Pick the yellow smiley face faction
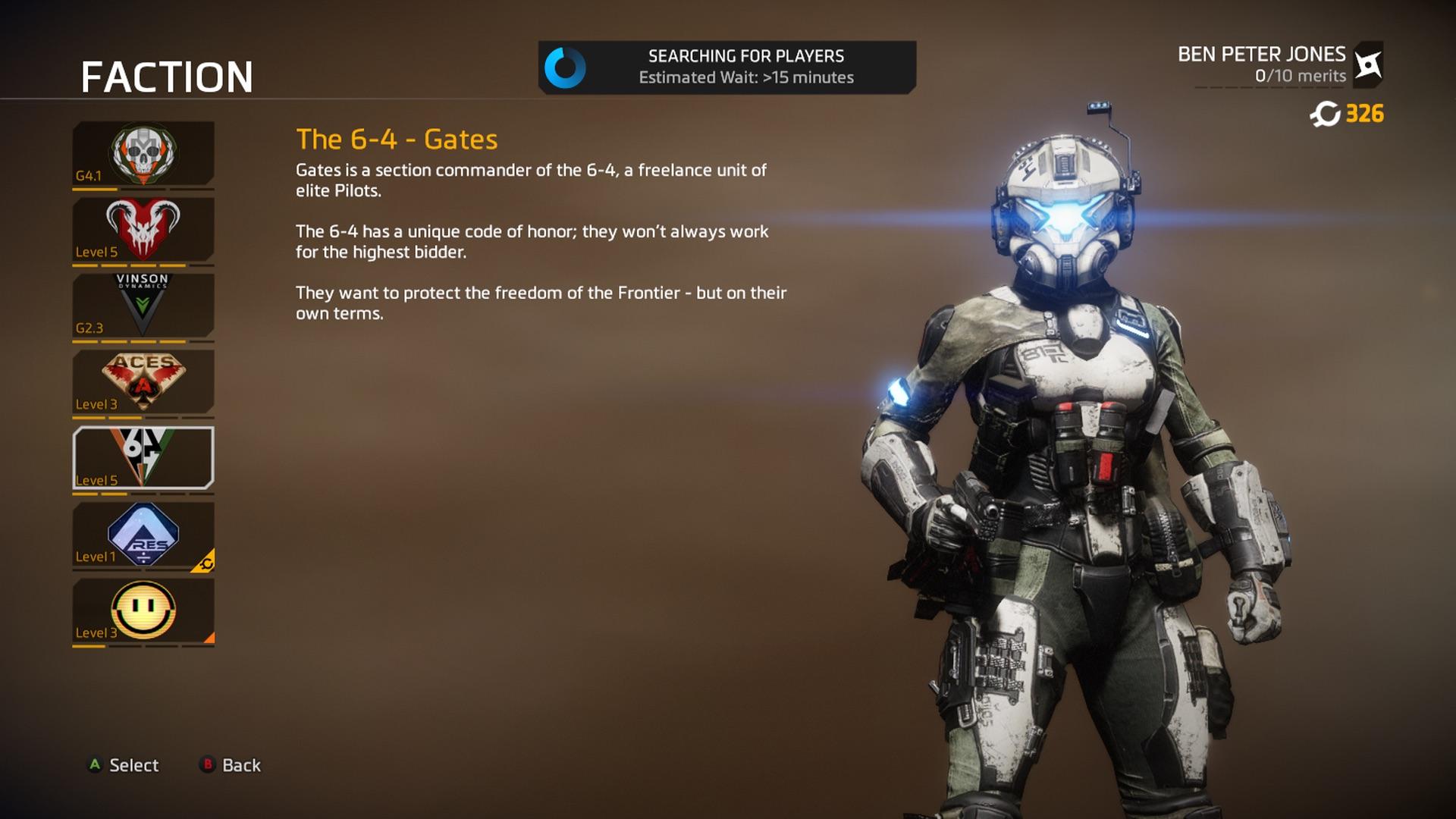 click(143, 611)
